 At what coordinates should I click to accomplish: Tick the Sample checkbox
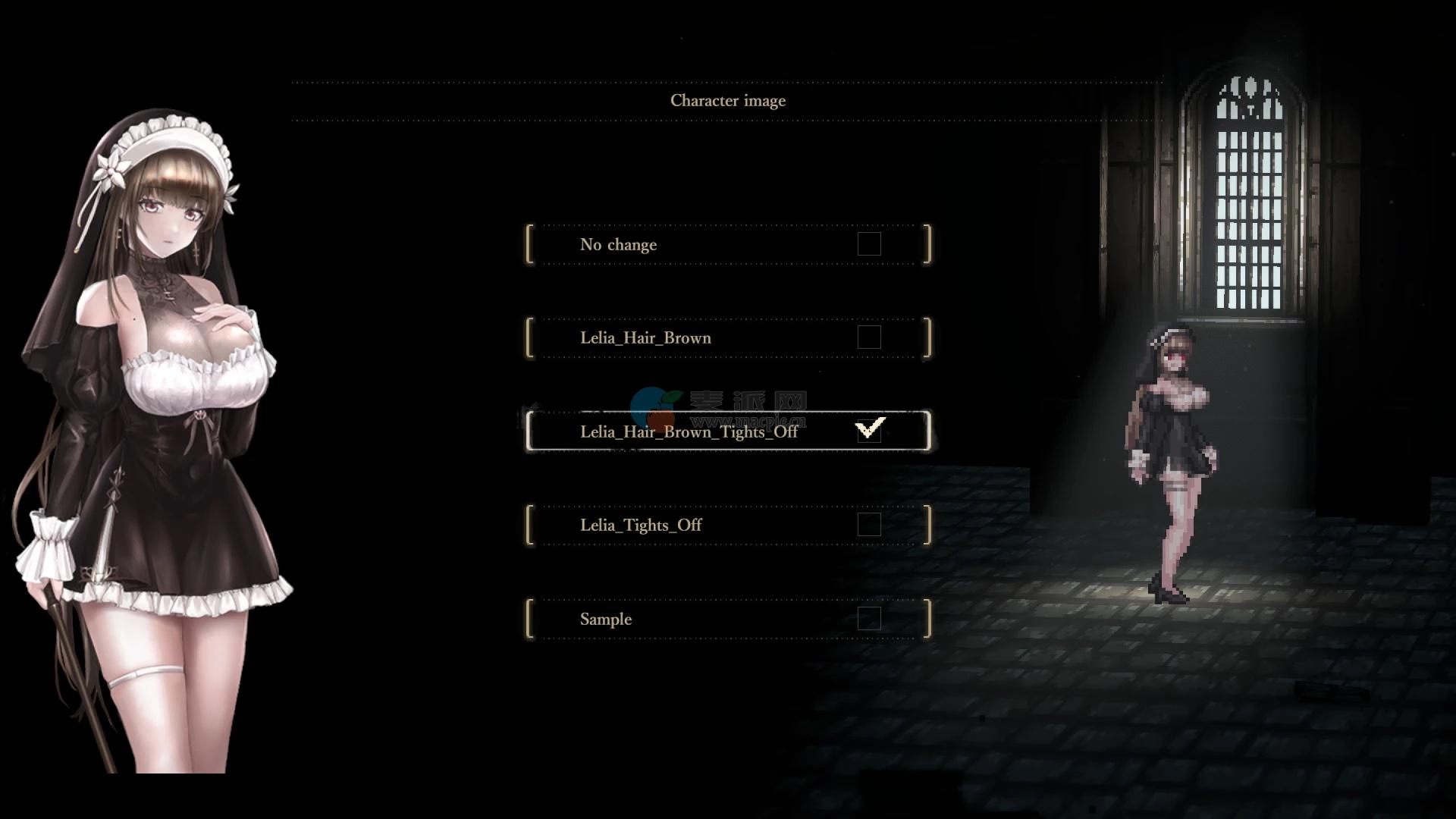click(869, 619)
